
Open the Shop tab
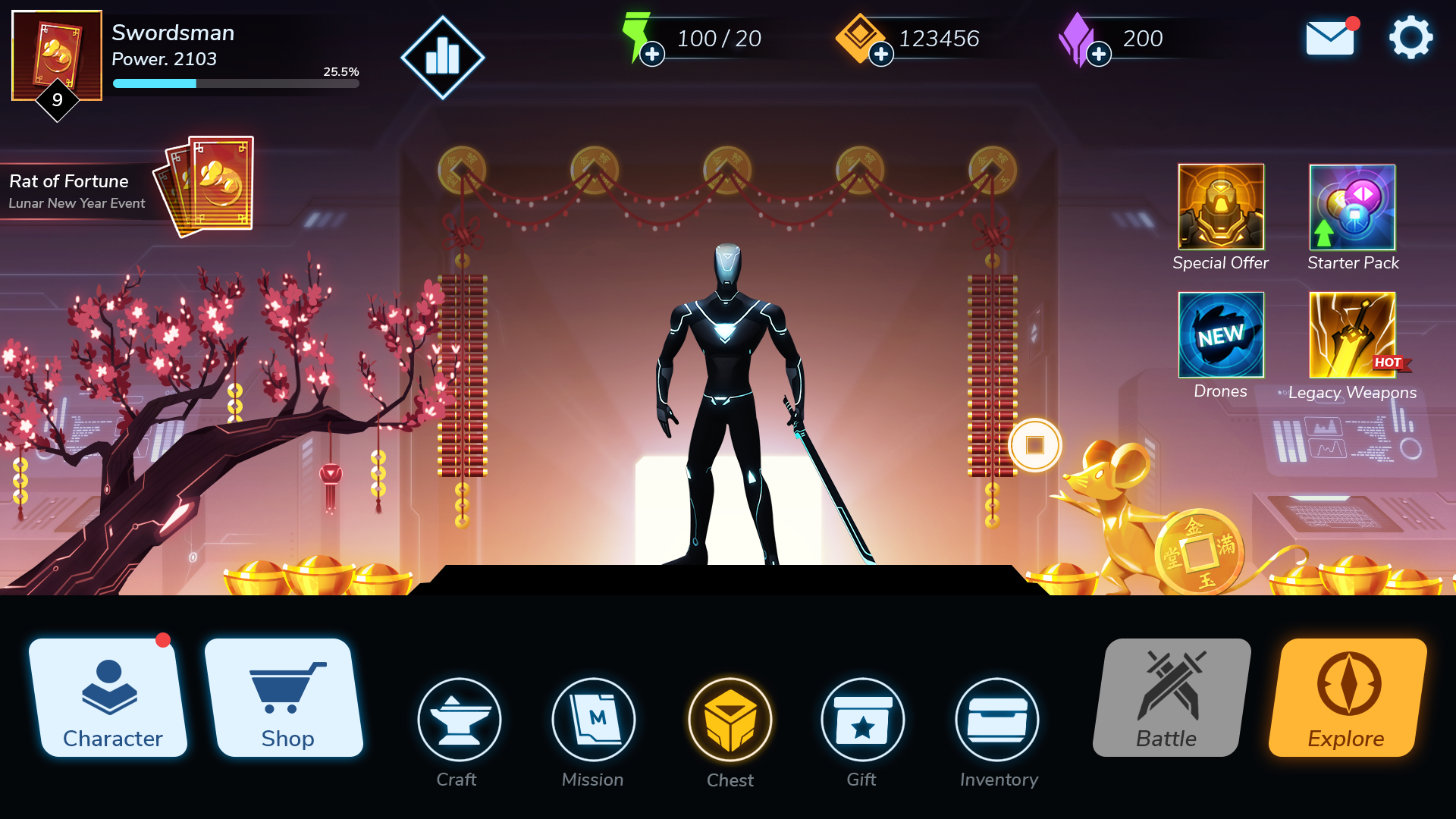pyautogui.click(x=287, y=698)
